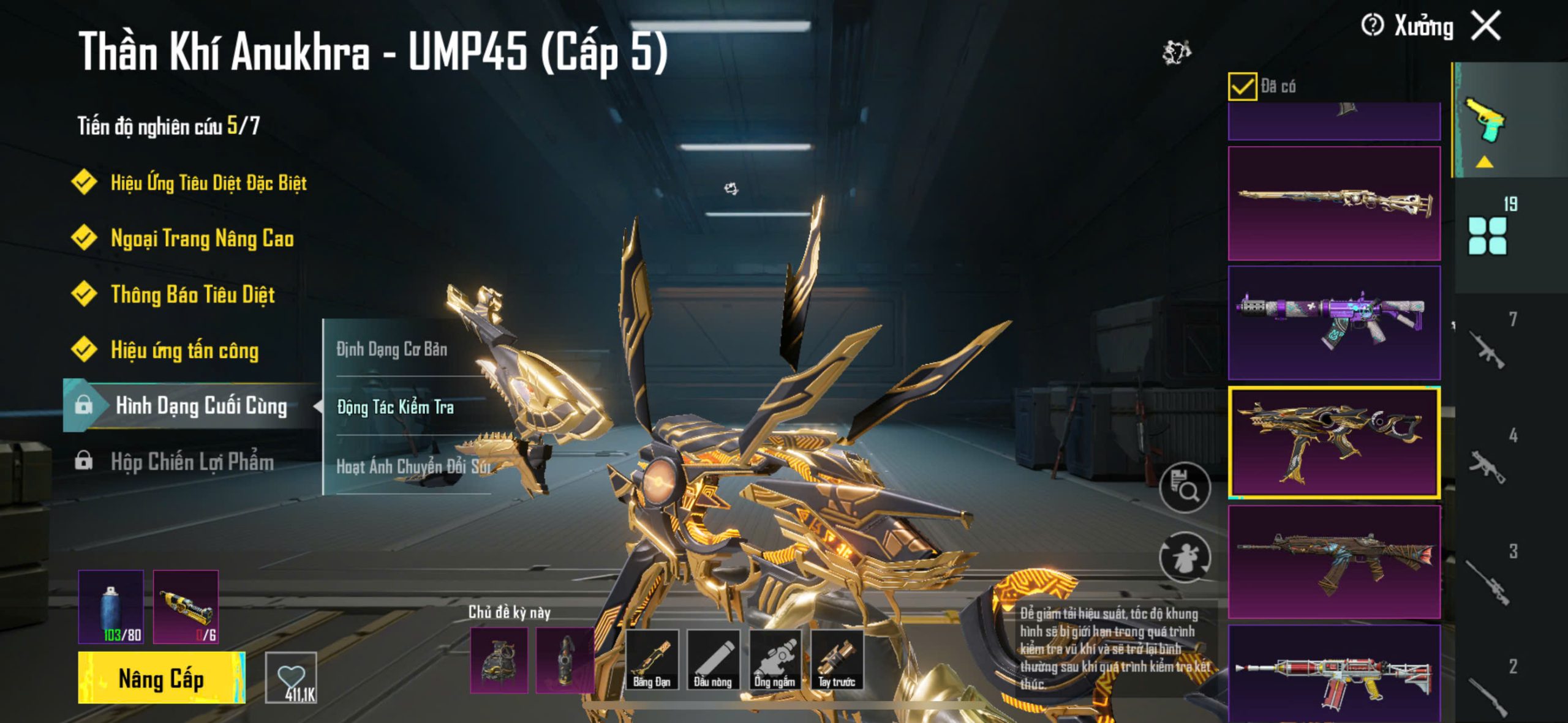Select the Băng Đạn attachment slot
This screenshot has height=723, width=1568.
pyautogui.click(x=651, y=660)
